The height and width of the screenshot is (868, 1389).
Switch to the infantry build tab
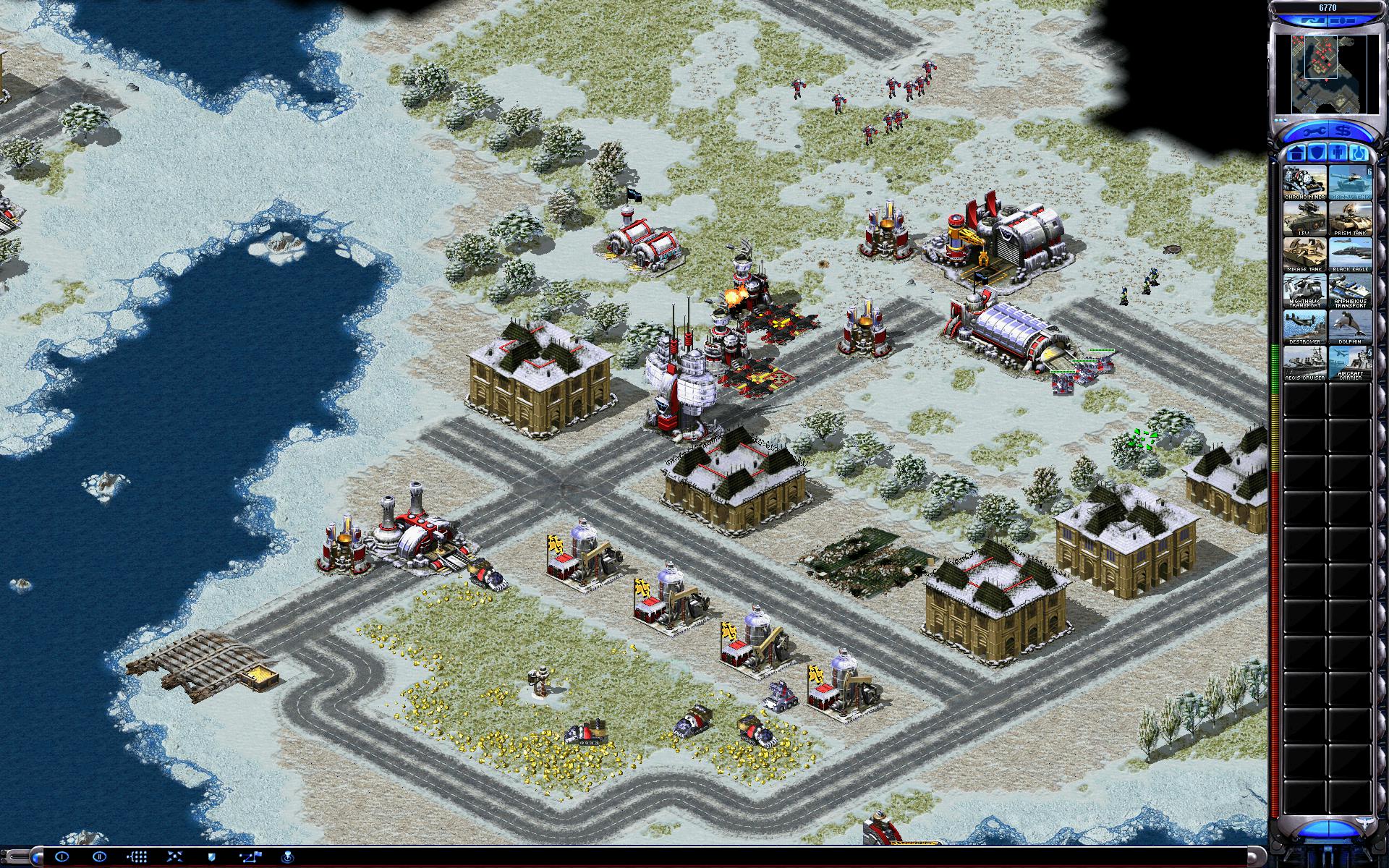[x=1338, y=153]
